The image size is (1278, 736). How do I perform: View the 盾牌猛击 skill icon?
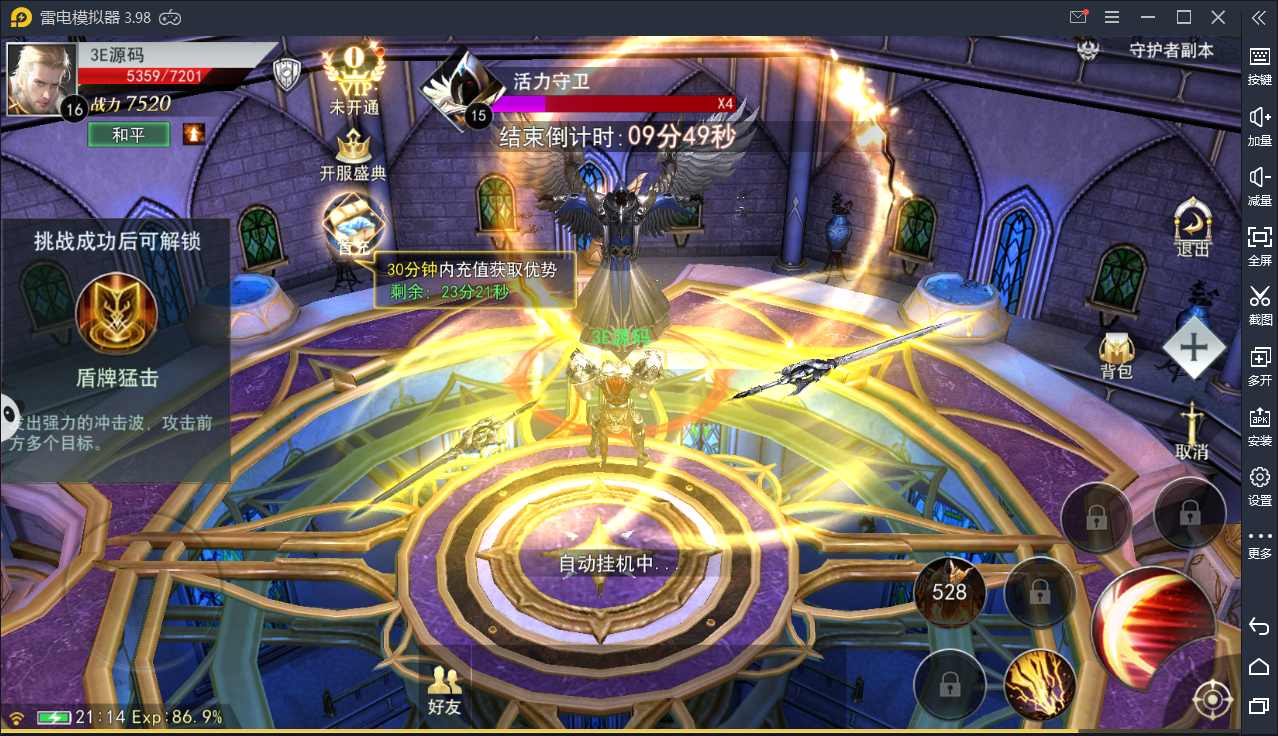pos(117,314)
